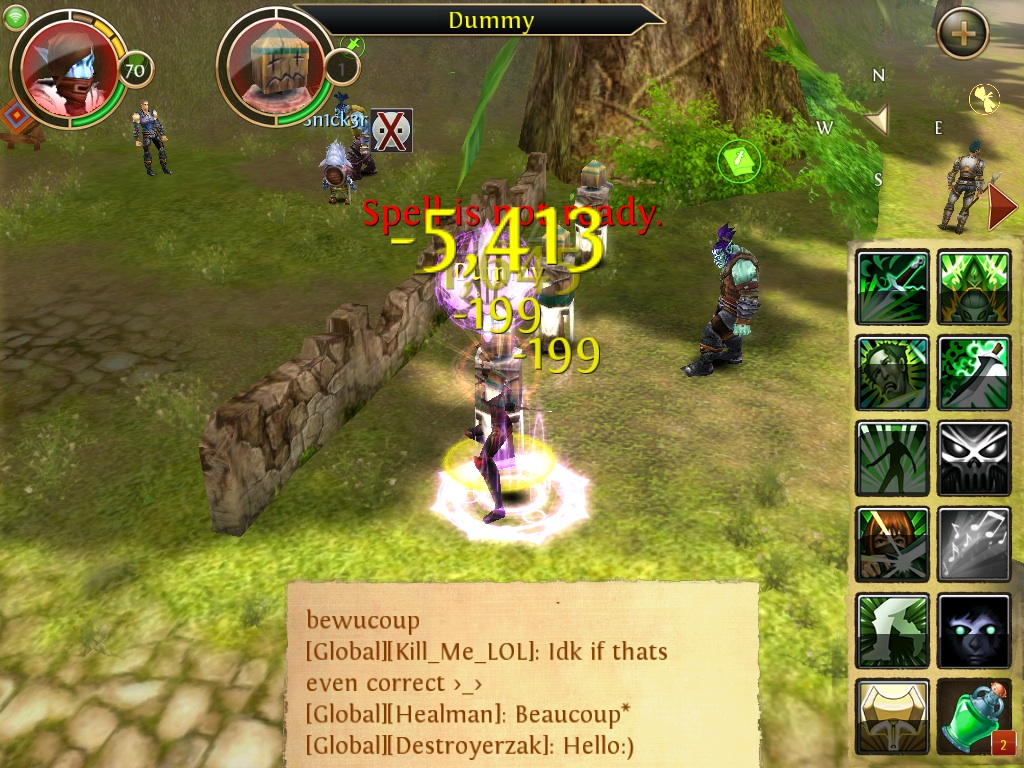This screenshot has width=1024, height=768.
Task: Use the green flaming helmet skill
Action: pos(974,288)
